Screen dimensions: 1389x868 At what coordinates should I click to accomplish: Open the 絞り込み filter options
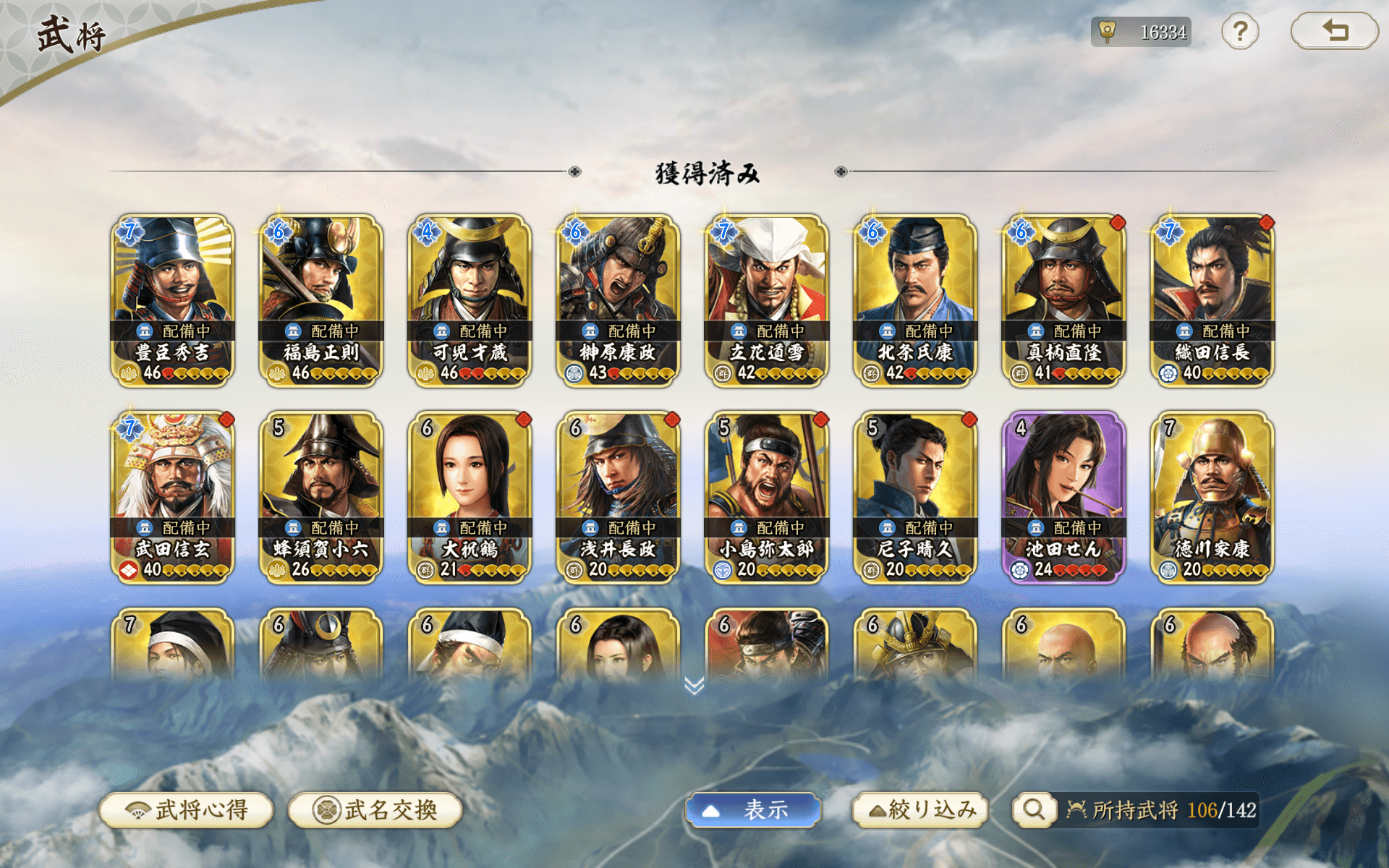tap(920, 810)
